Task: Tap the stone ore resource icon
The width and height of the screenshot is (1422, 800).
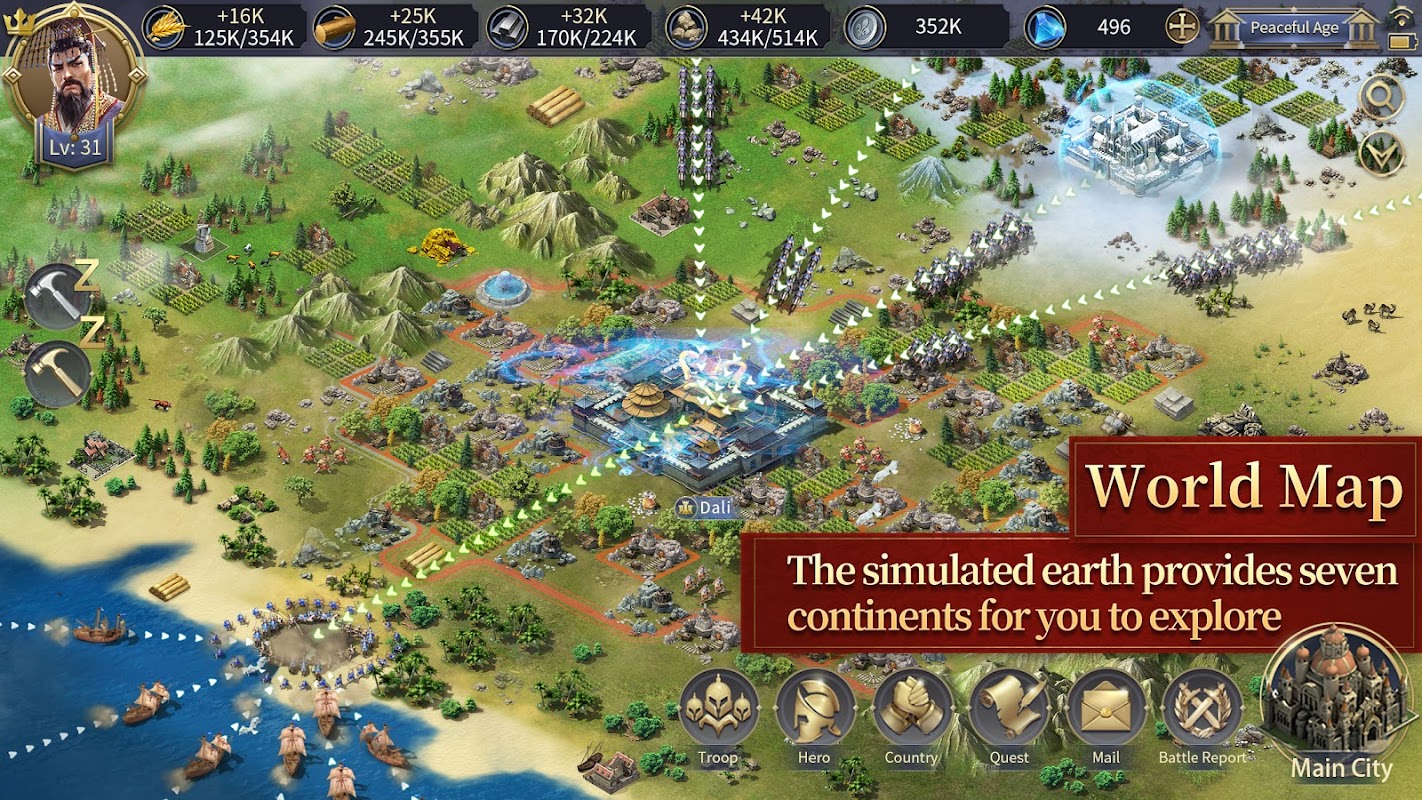Action: [685, 27]
